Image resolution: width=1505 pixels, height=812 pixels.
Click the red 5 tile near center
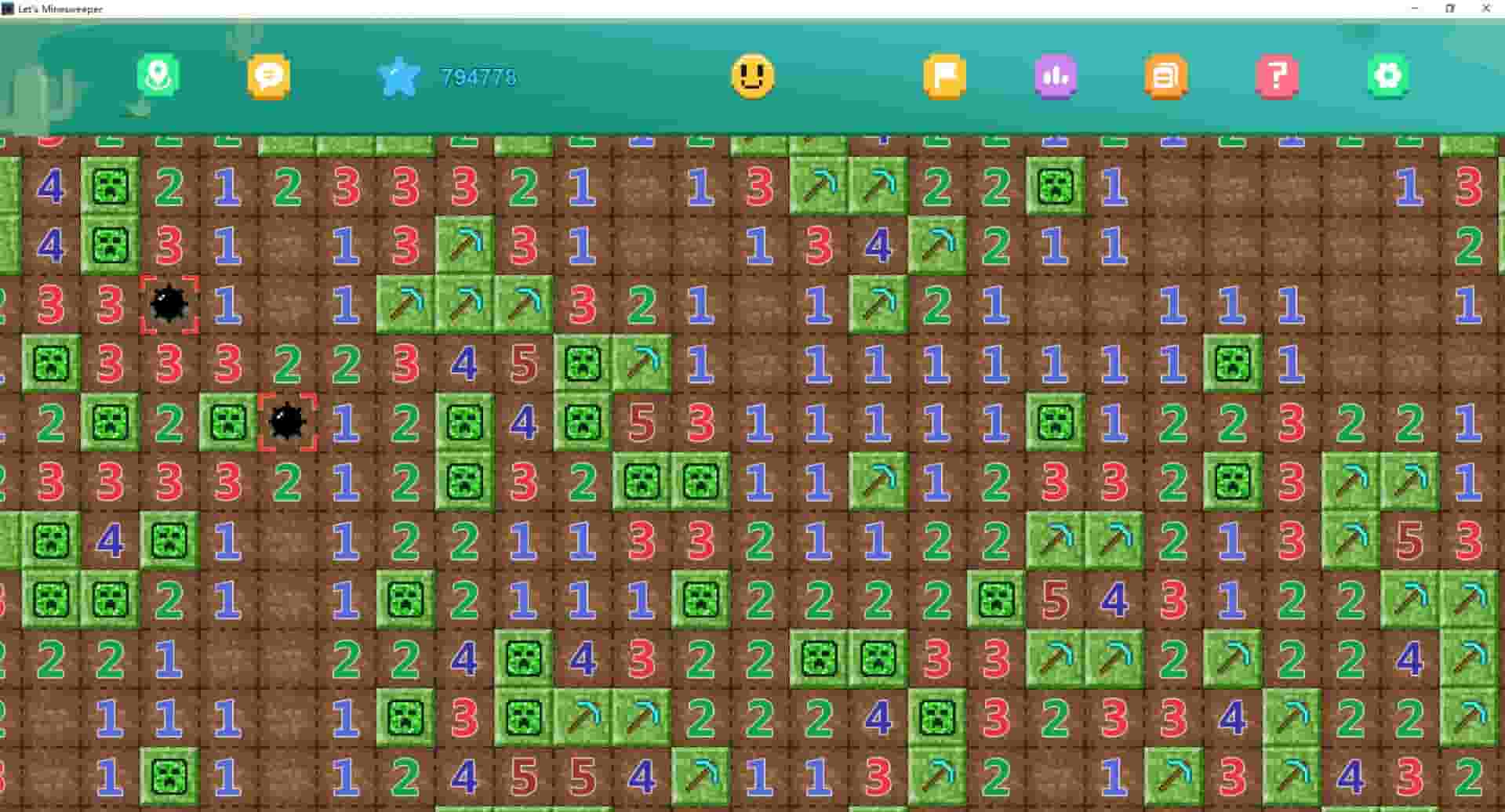(x=641, y=423)
